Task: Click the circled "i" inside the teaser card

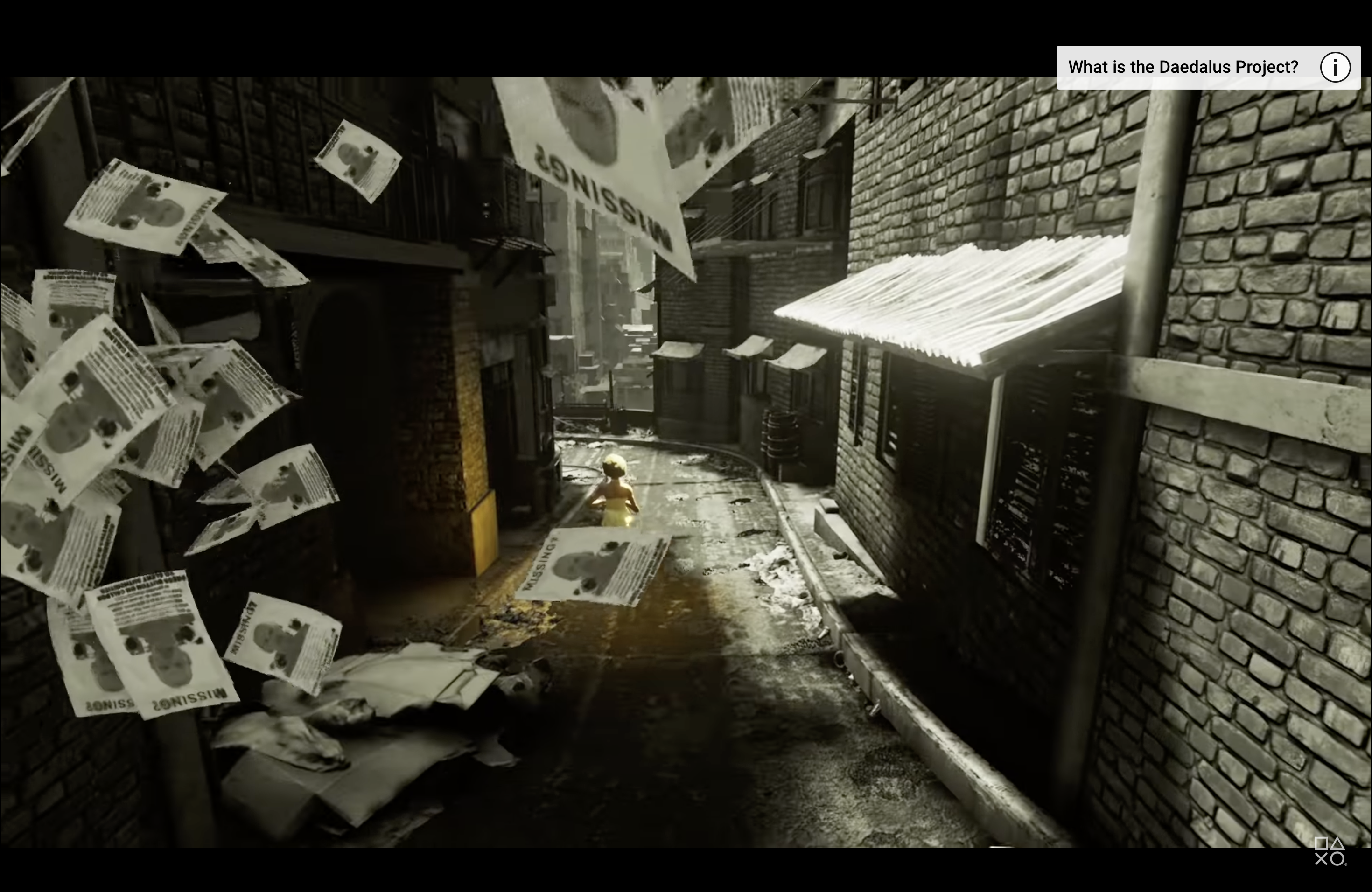Action: (x=1336, y=67)
